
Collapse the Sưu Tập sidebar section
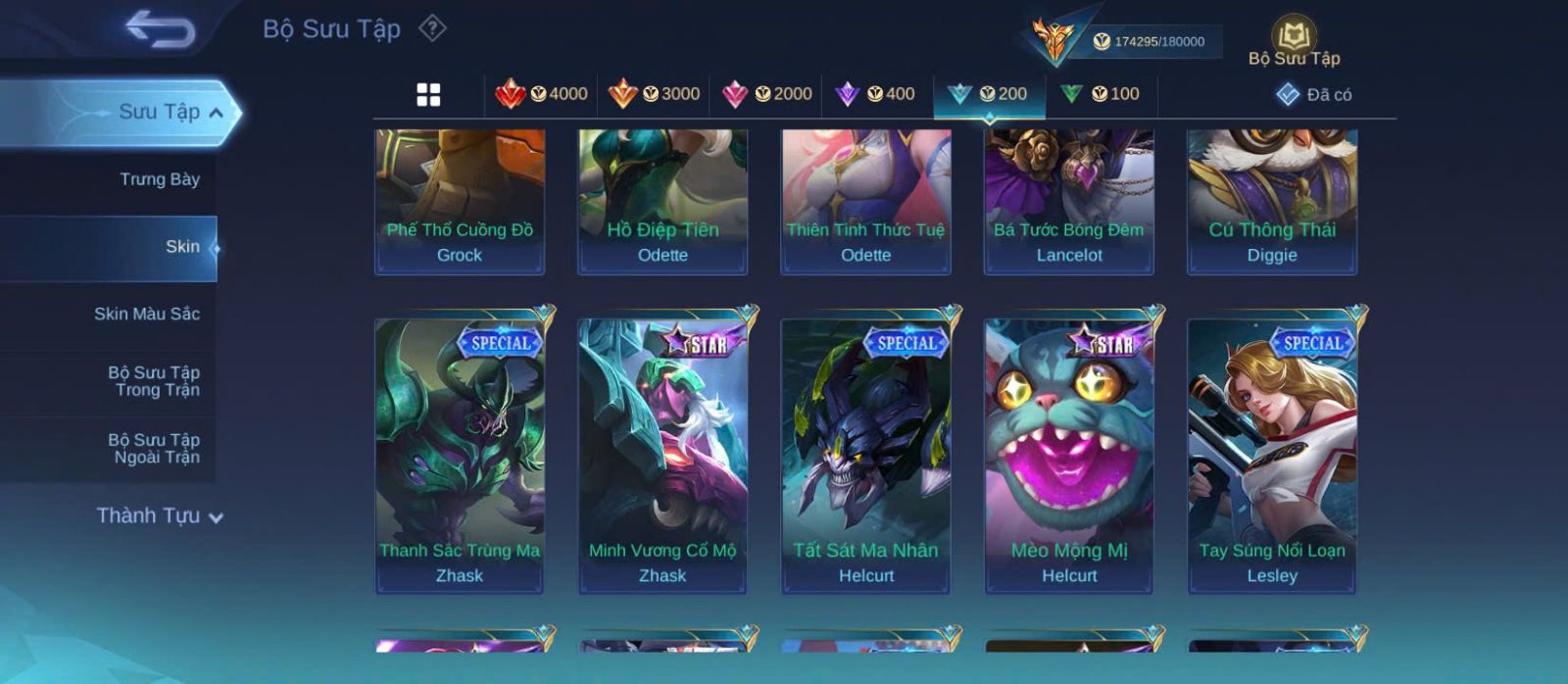[x=216, y=113]
